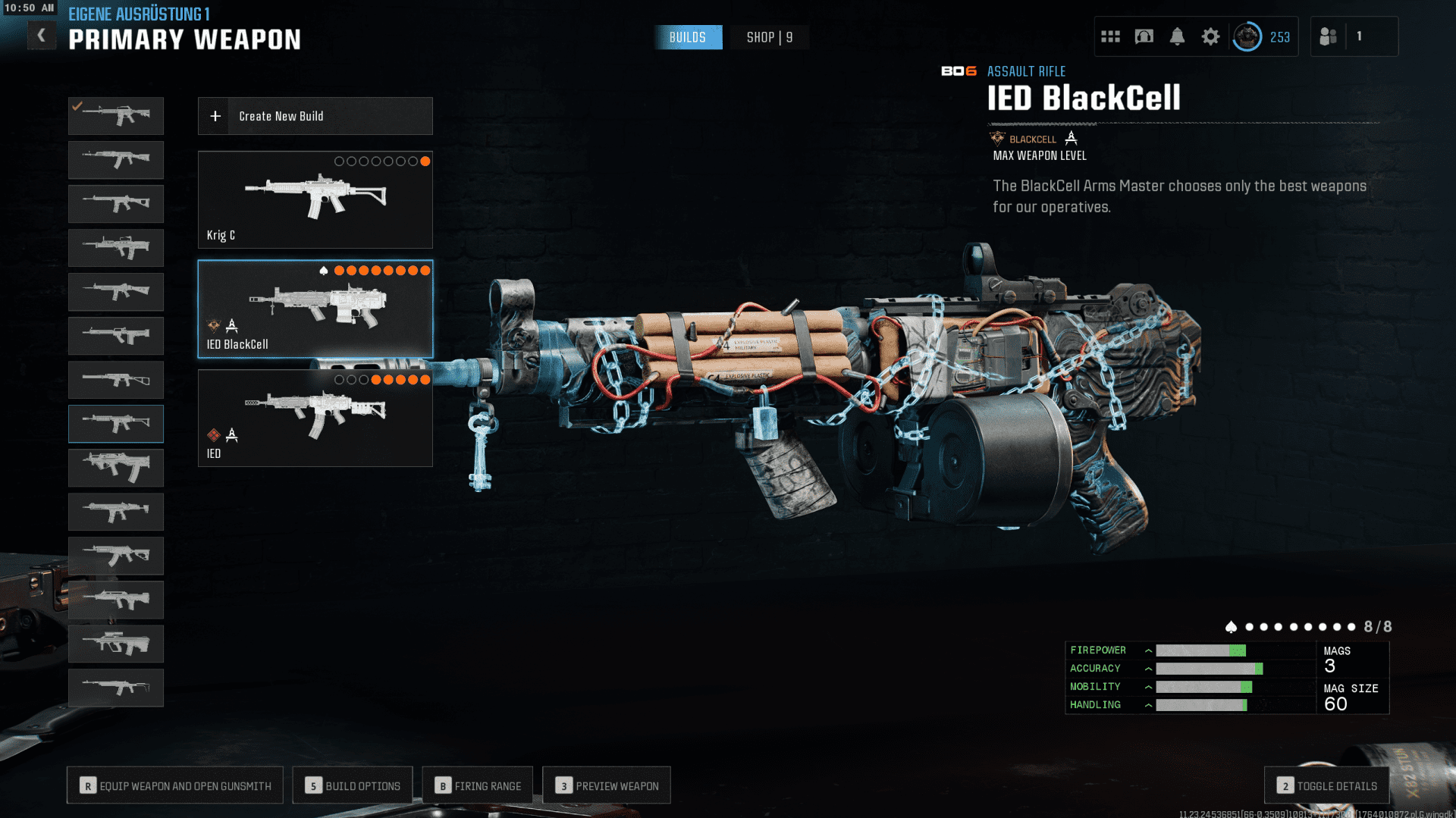Switch to the Builds tab
This screenshot has height=818, width=1456.
(688, 37)
